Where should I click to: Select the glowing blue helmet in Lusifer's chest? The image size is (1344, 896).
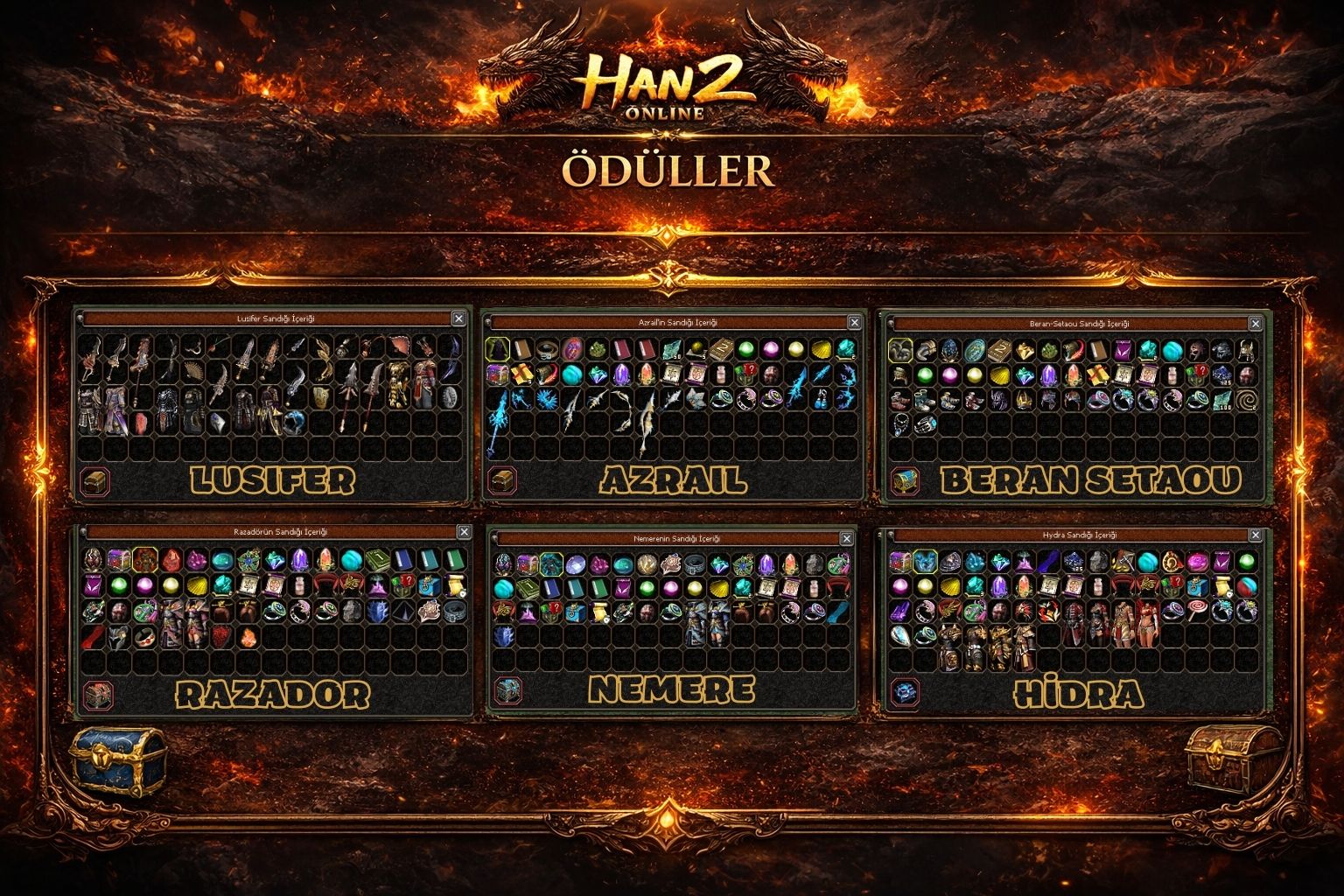[292, 422]
